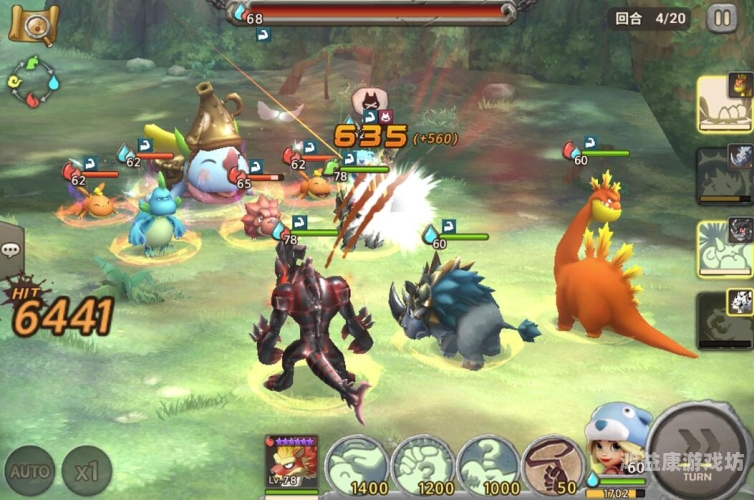
Task: Use the 1400 power skill
Action: [355, 466]
